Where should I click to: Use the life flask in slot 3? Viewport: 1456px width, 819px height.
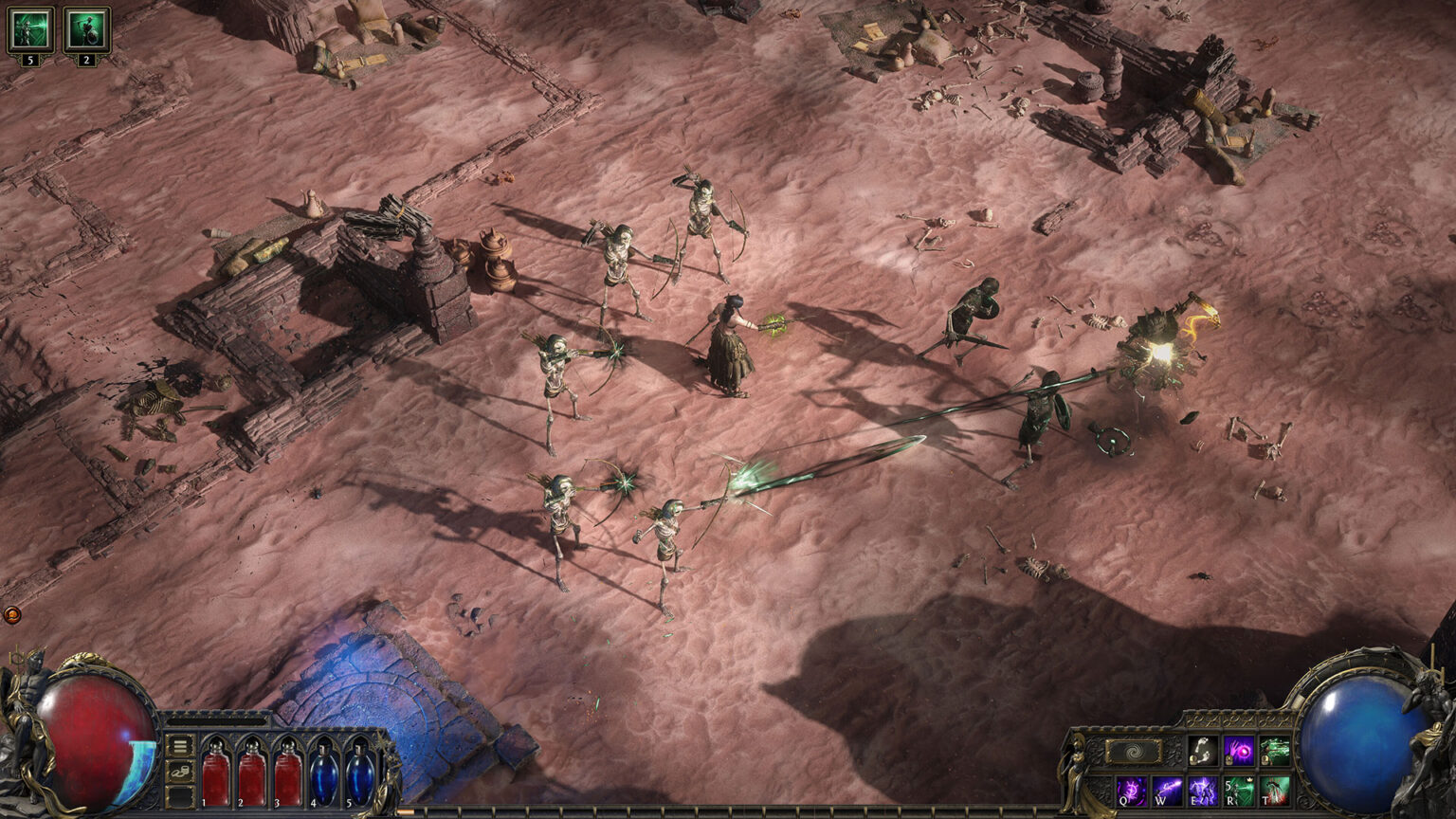pyautogui.click(x=289, y=774)
